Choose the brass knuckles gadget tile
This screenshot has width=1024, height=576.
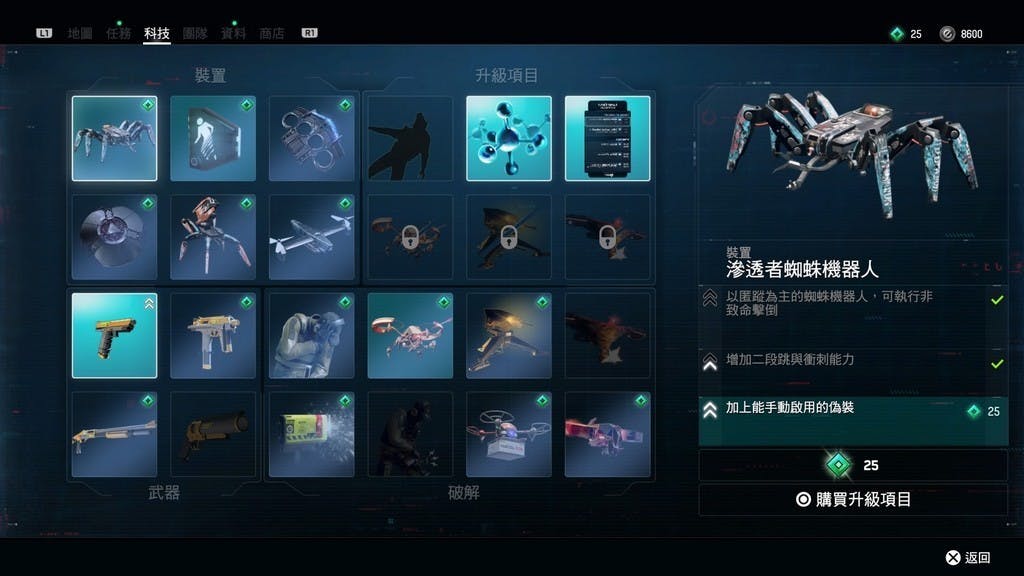(312, 138)
